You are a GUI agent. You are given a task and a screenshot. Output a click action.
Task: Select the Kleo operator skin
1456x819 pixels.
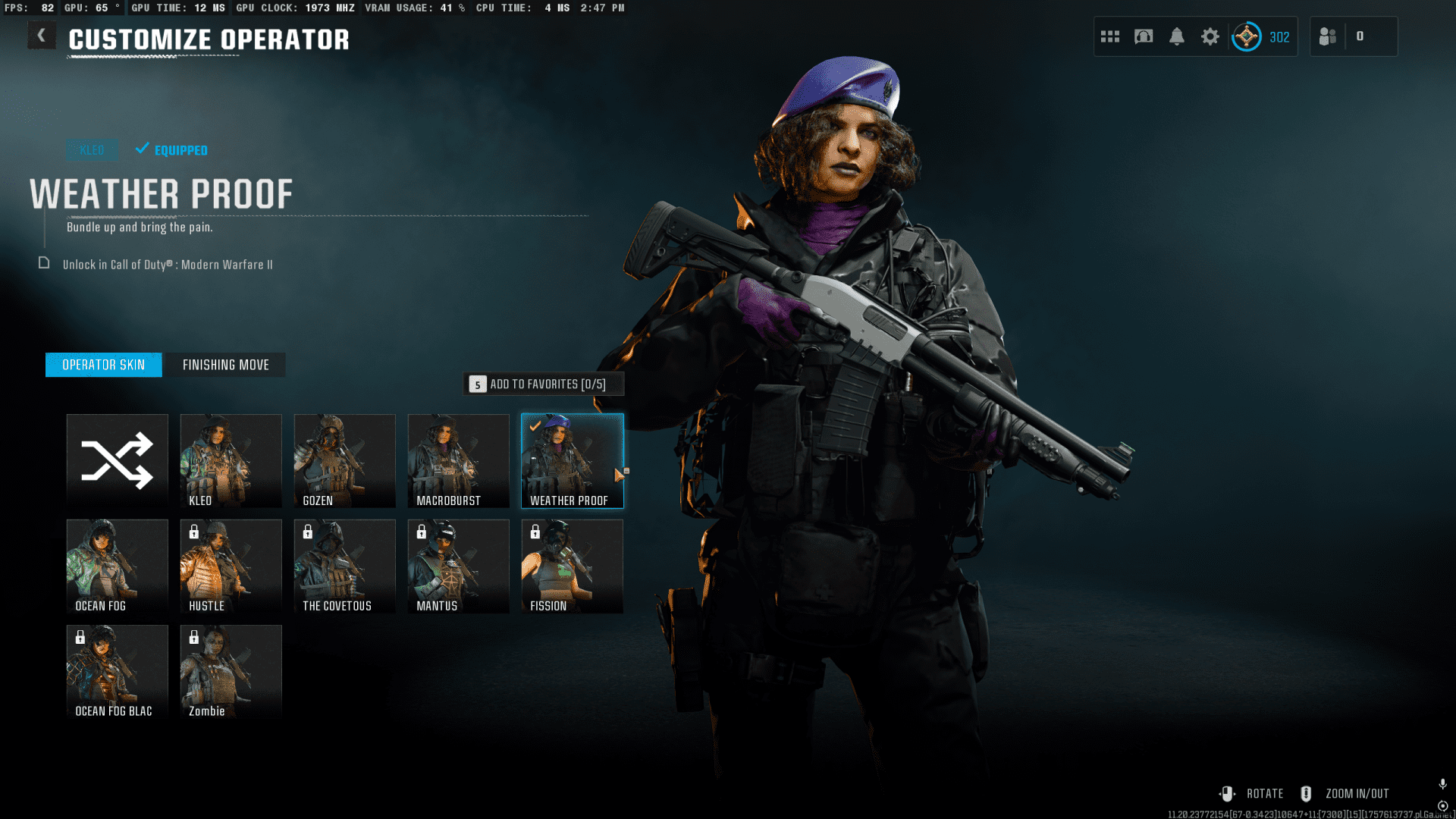231,460
